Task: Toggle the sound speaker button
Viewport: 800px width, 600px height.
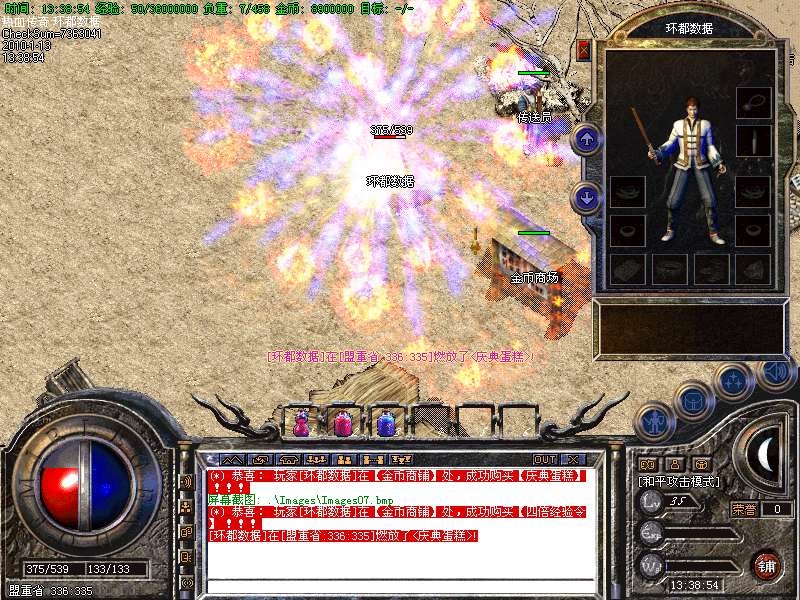Action: tap(775, 371)
